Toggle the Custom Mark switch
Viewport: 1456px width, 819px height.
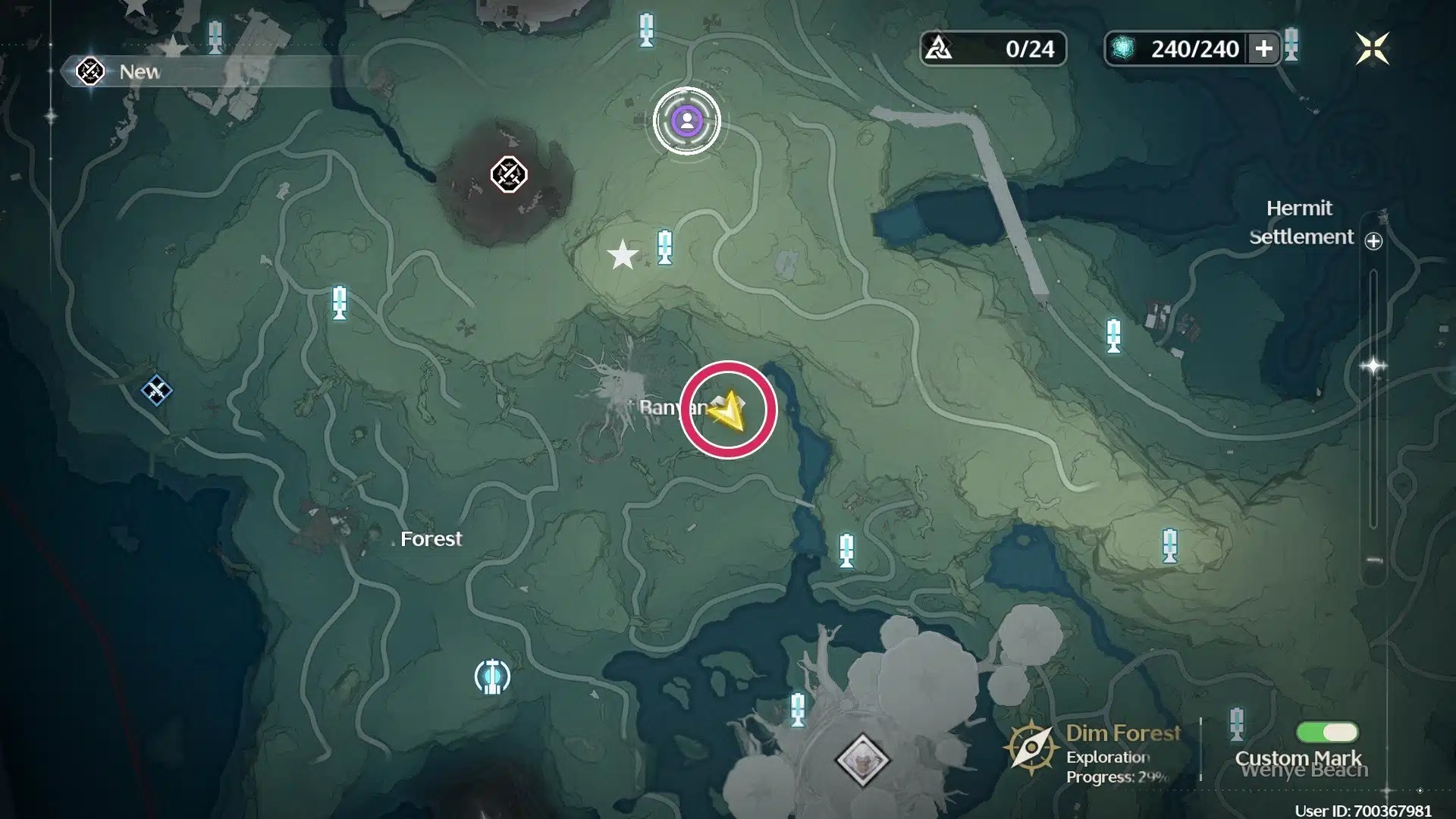[x=1327, y=732]
